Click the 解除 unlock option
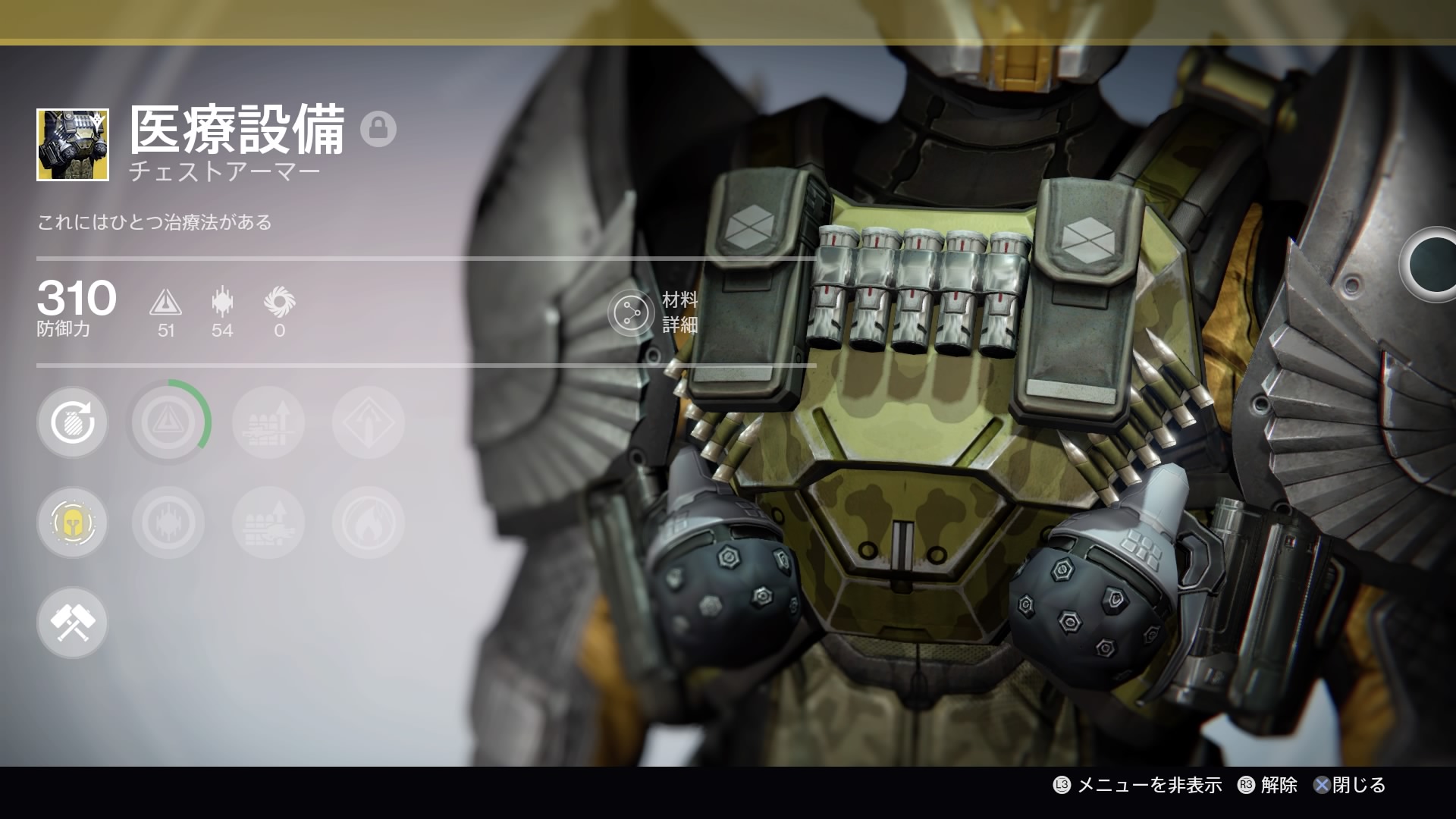This screenshot has width=1456, height=819. coord(1268,785)
